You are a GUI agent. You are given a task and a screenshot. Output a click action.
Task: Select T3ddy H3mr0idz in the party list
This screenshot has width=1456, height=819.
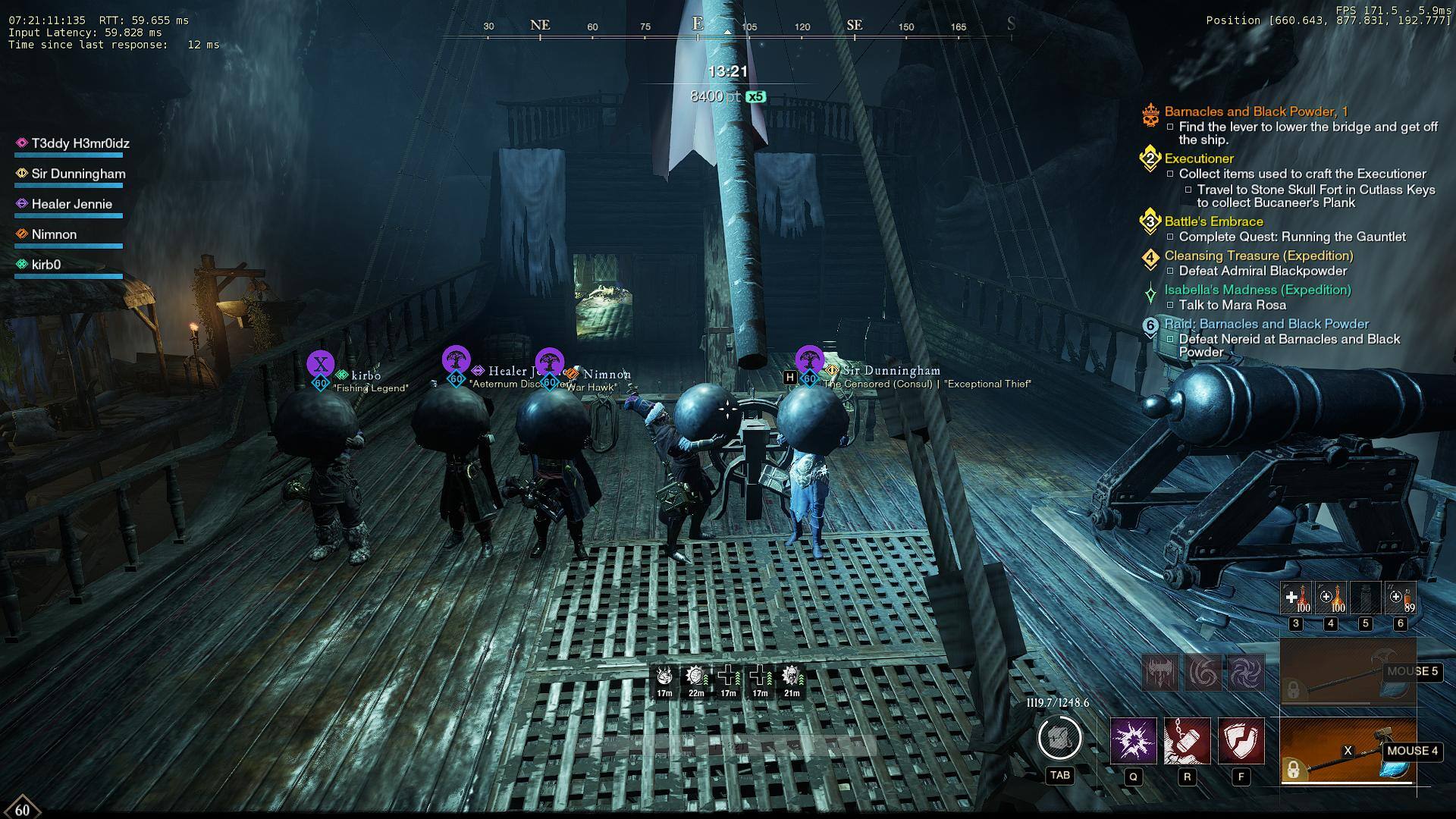pos(80,143)
